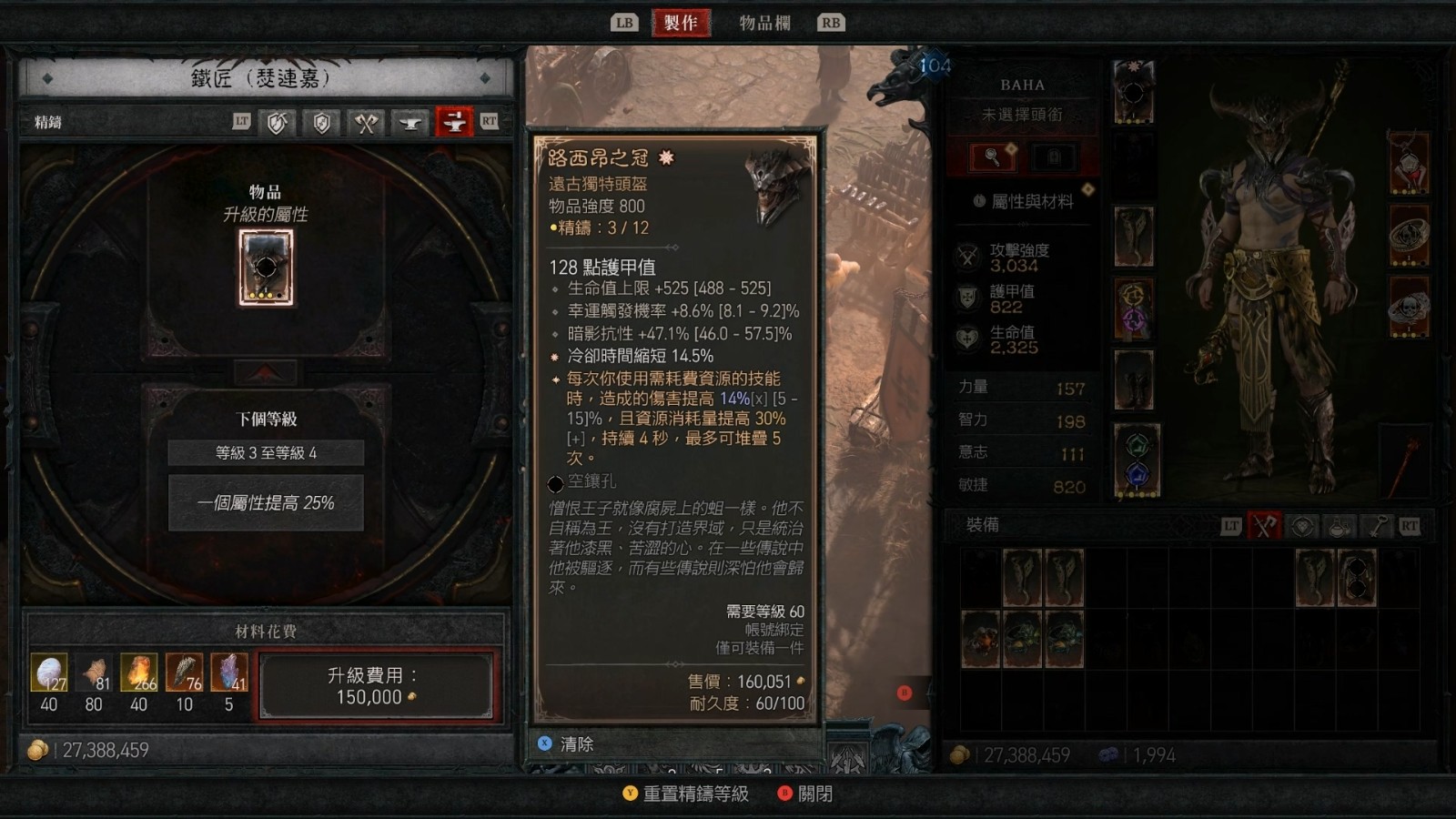
Task: Click the gold coin icon beside 27,388,459
Action: click(x=36, y=749)
